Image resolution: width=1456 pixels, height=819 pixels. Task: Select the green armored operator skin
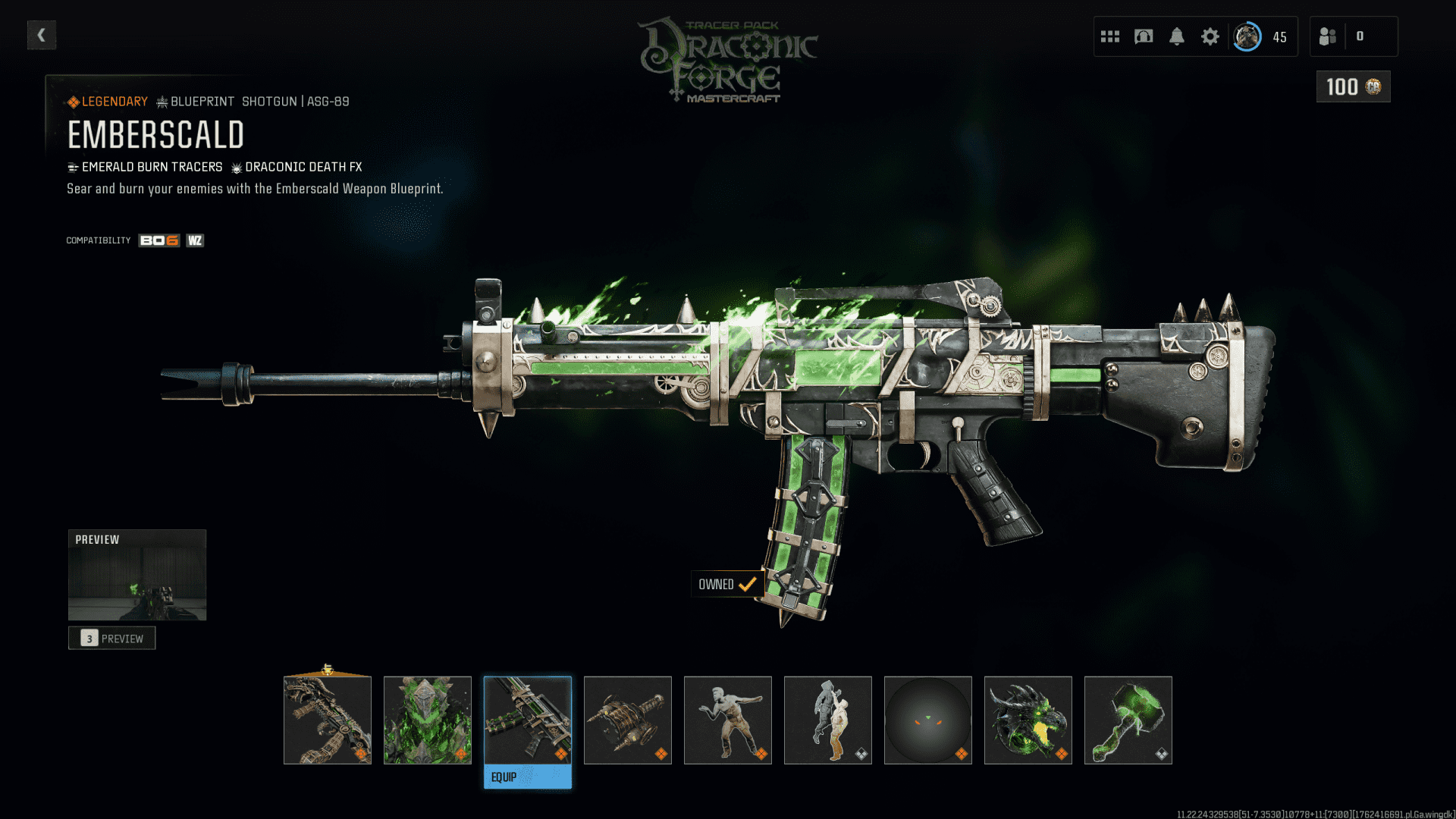[x=428, y=720]
